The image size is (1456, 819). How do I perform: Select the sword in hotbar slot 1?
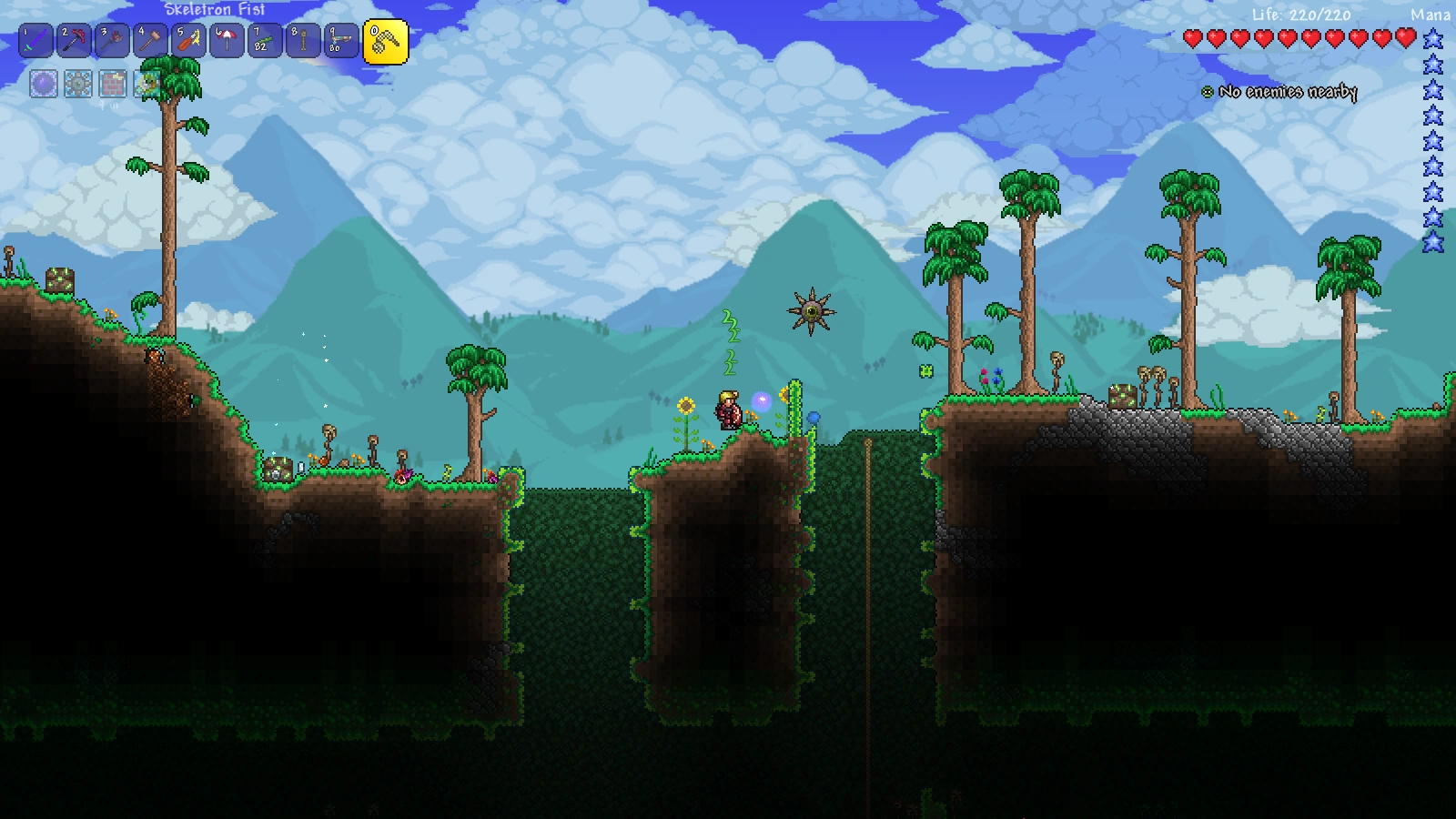click(36, 41)
